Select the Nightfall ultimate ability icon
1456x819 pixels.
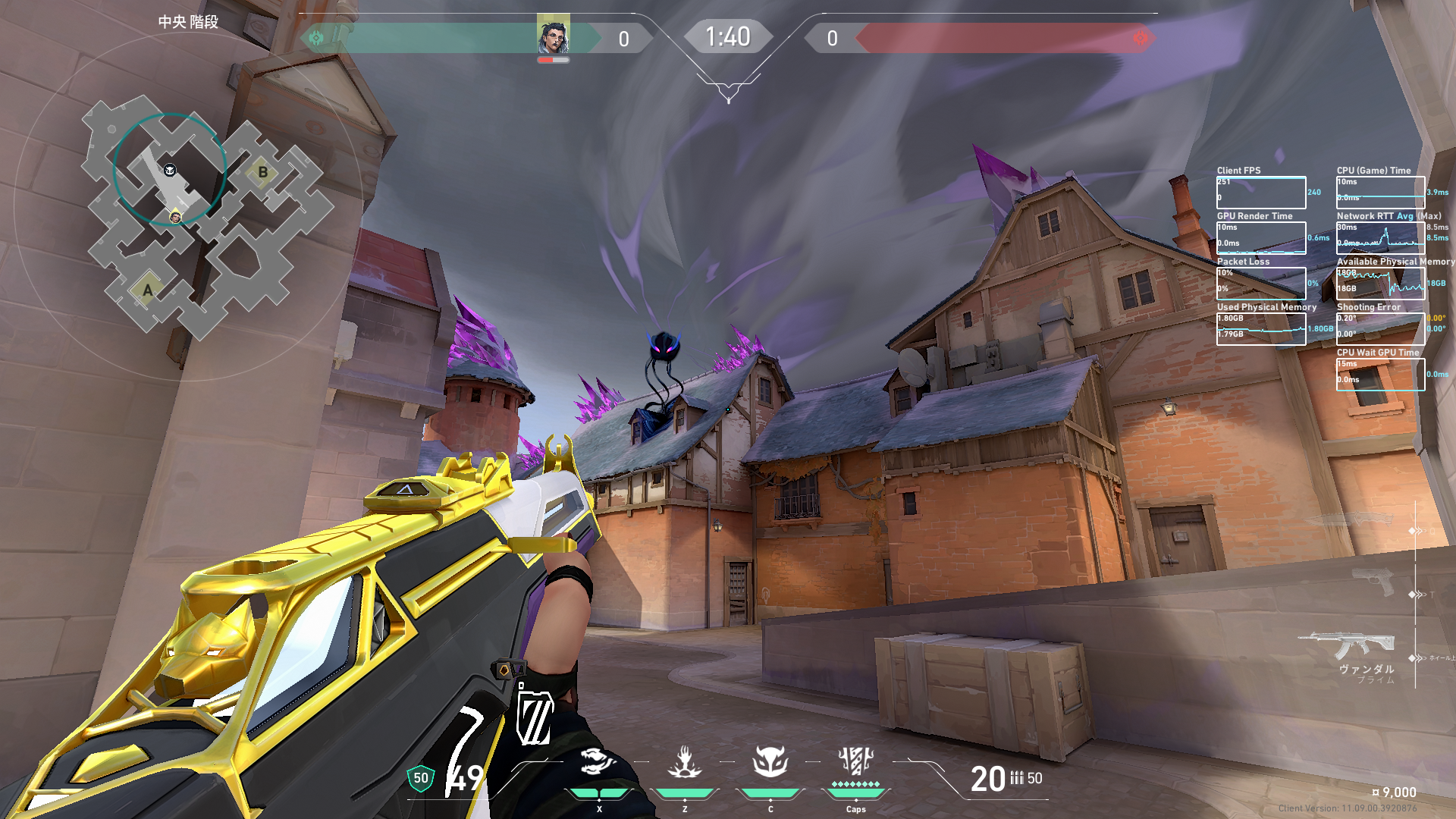pyautogui.click(x=855, y=761)
